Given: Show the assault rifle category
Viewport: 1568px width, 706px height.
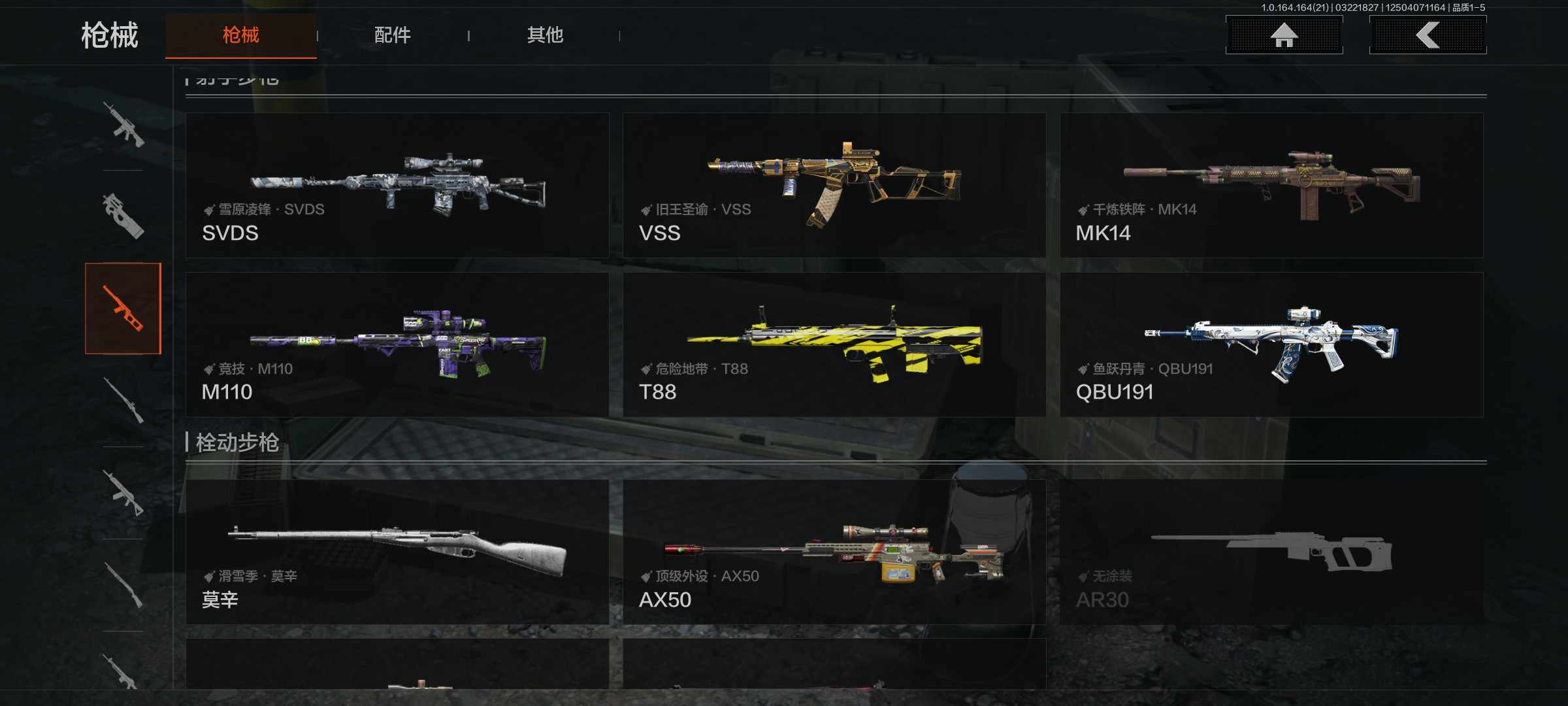Looking at the screenshot, I should [x=123, y=125].
